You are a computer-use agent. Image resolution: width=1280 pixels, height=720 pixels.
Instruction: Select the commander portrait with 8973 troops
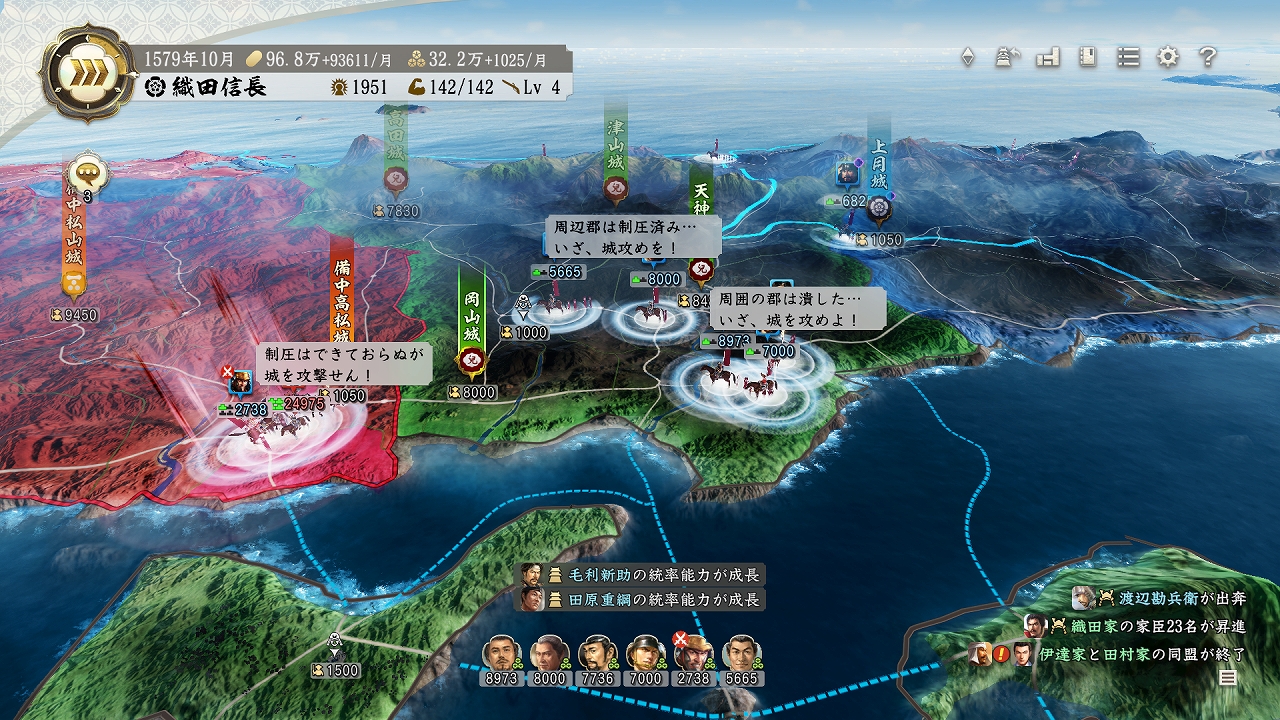click(501, 653)
